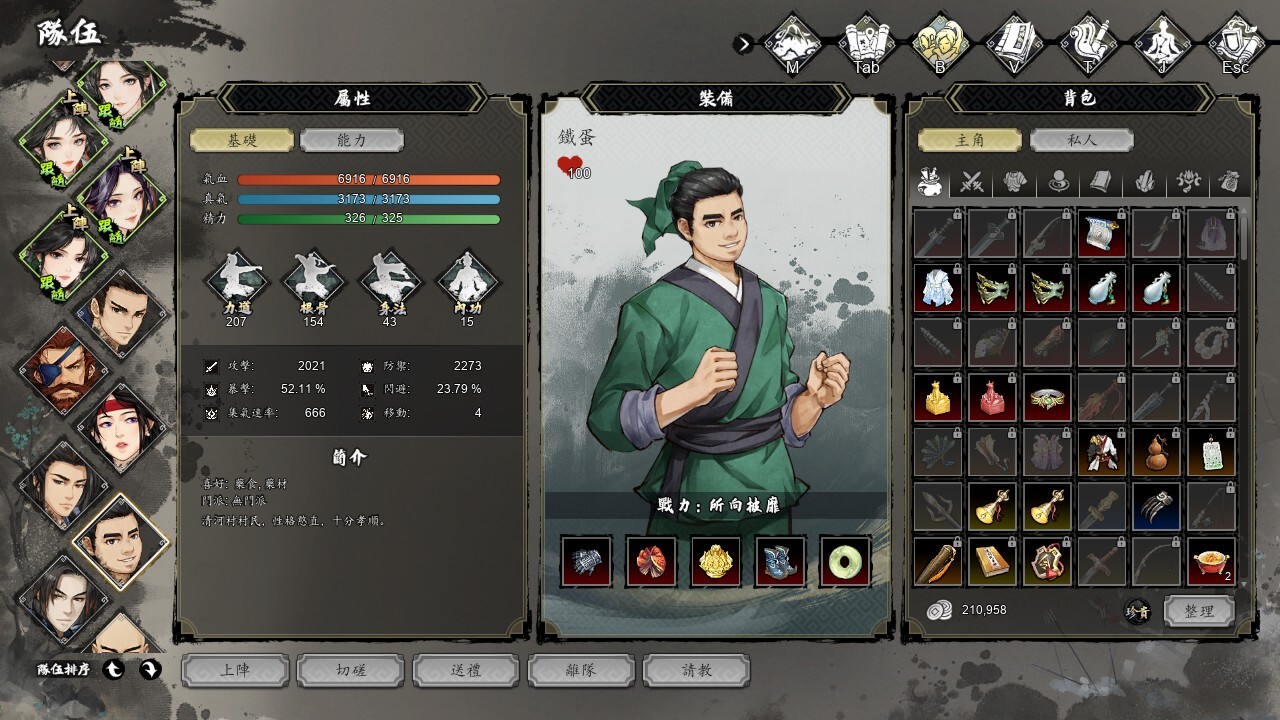Filter backpack by crossed swords weapon category
The height and width of the screenshot is (720, 1280).
(972, 182)
